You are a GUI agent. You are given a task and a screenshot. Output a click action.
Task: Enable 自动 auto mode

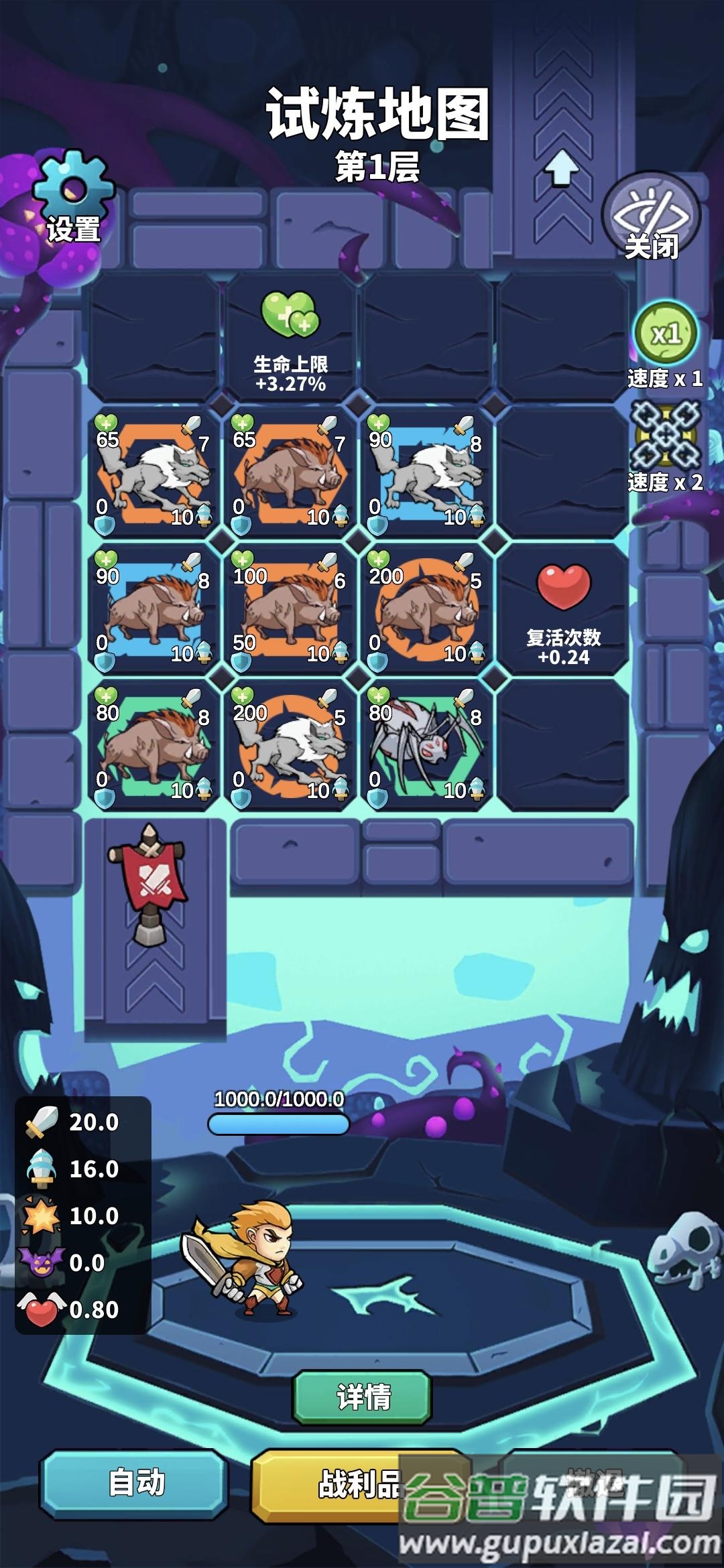(136, 1482)
